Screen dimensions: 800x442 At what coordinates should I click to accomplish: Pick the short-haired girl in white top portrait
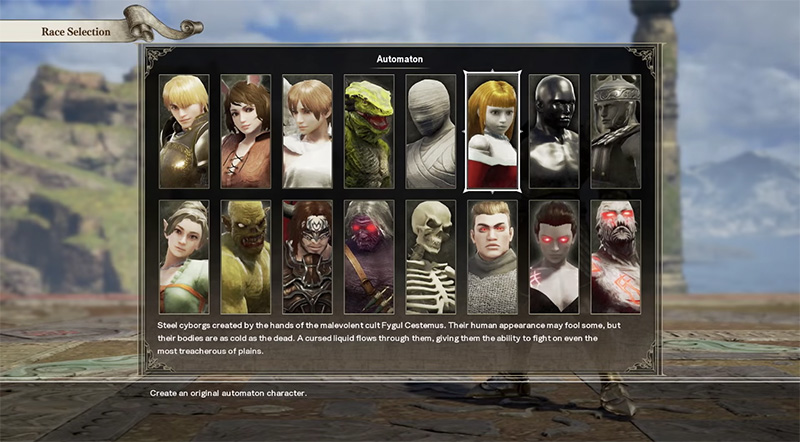(x=307, y=131)
